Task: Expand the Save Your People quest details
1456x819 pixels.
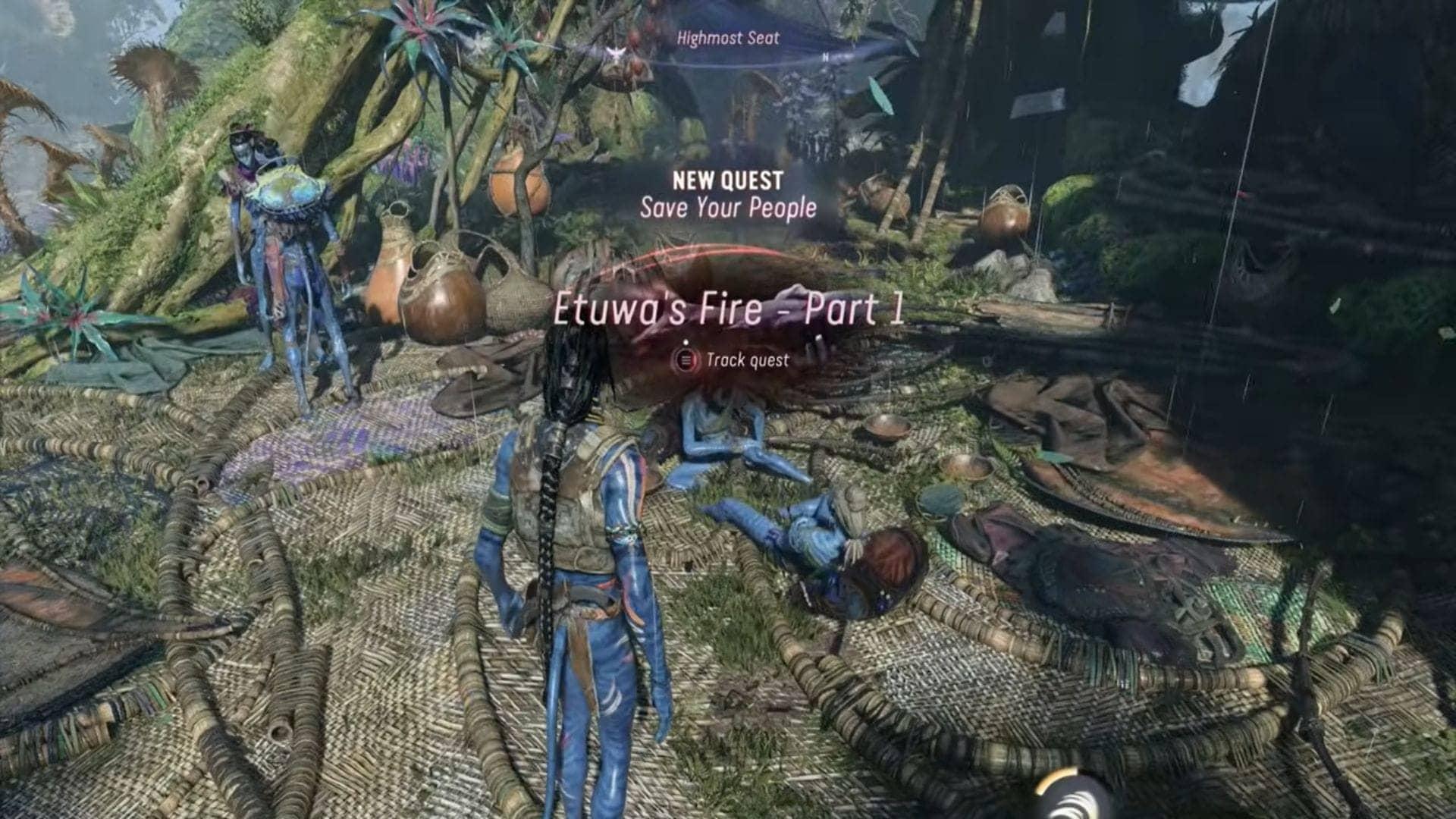Action: tap(728, 205)
